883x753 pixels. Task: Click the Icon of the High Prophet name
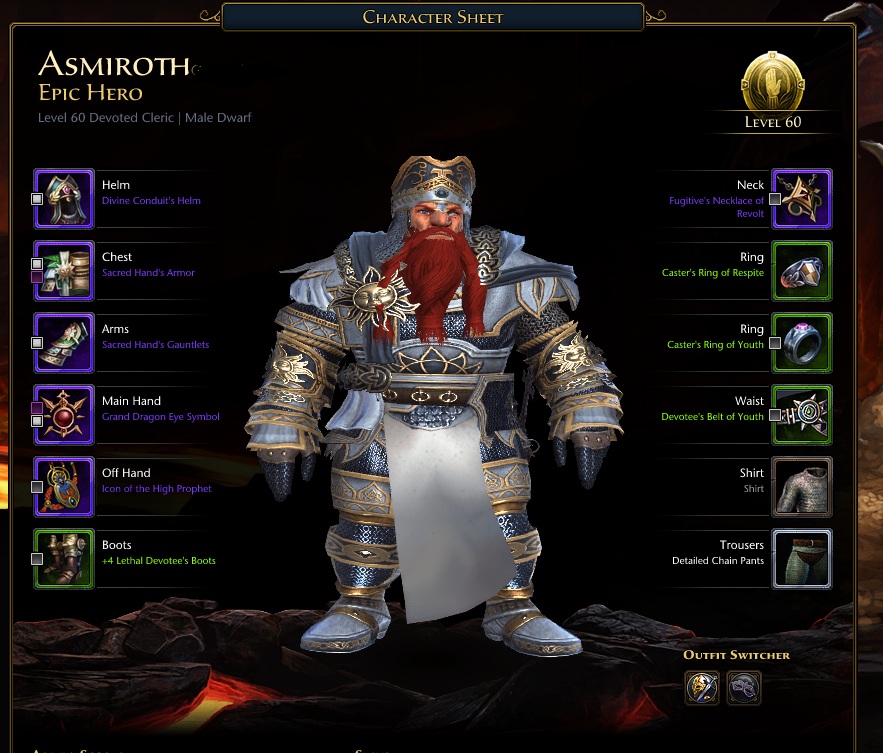coord(157,489)
